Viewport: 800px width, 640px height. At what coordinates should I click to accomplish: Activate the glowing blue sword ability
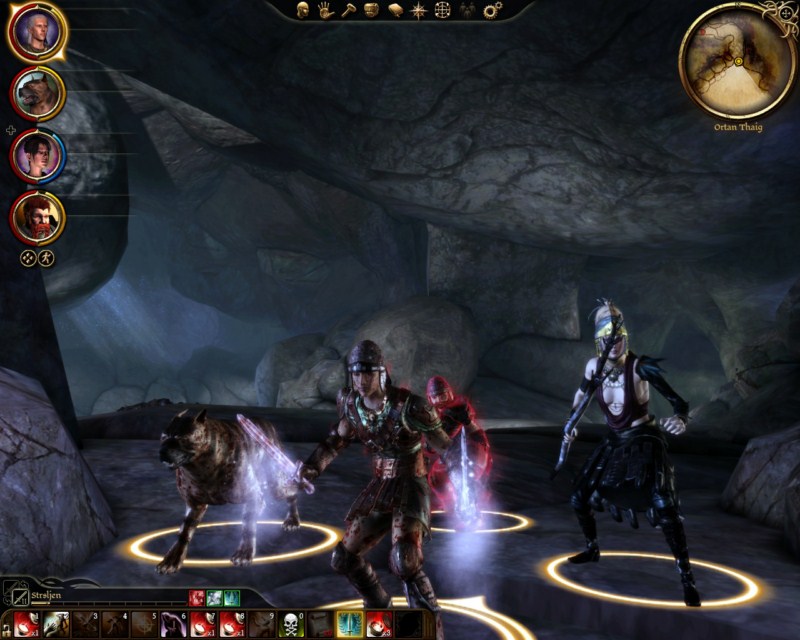click(350, 624)
